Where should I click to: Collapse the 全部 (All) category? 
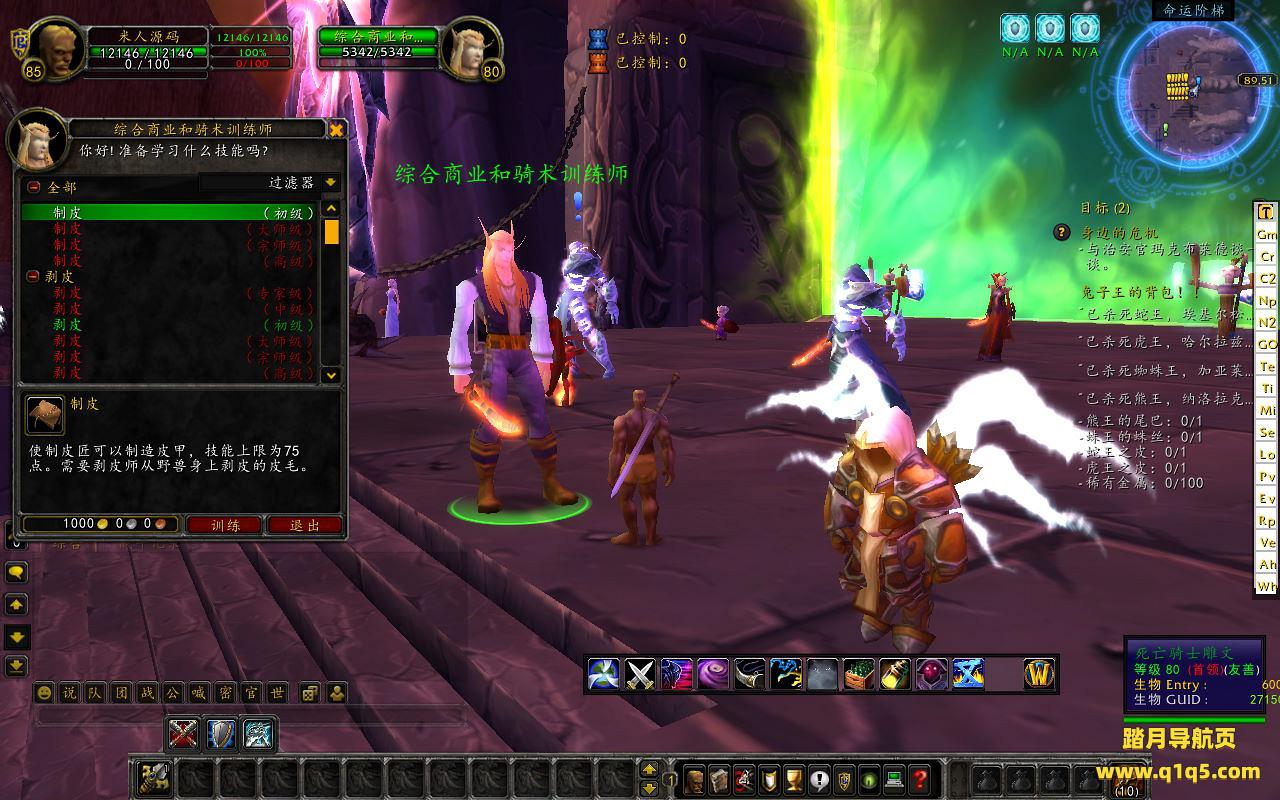[x=33, y=187]
